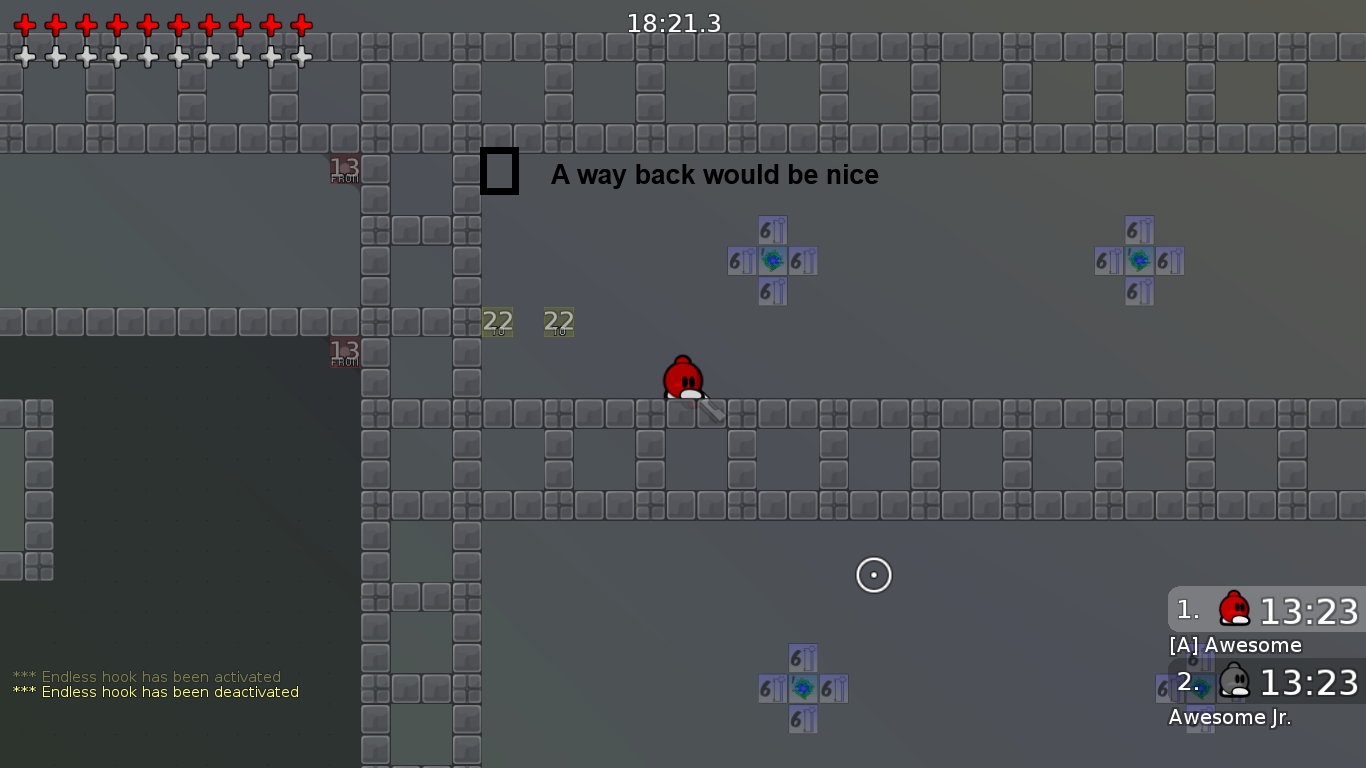
Task: Click the first teleporter destination tile labeled 22 TO
Action: click(498, 323)
